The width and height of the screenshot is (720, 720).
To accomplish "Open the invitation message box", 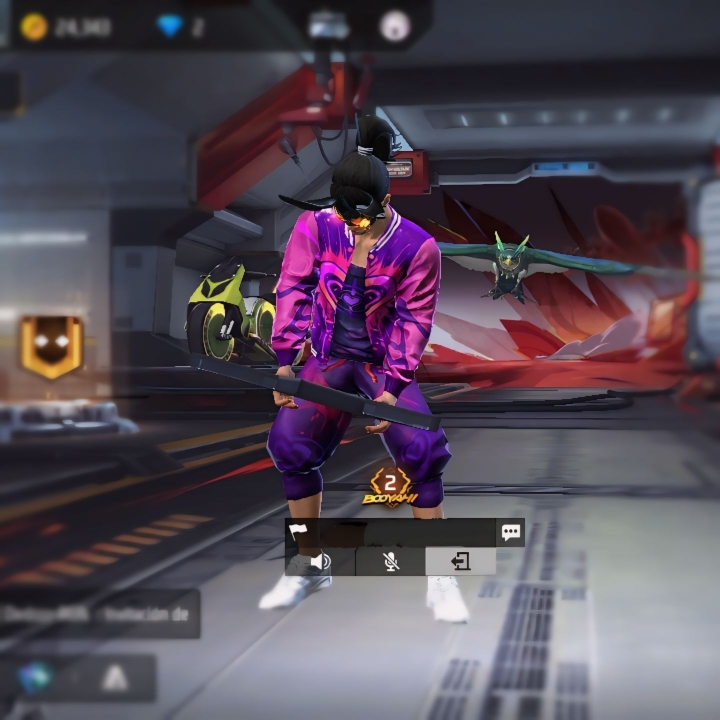I will (100, 614).
